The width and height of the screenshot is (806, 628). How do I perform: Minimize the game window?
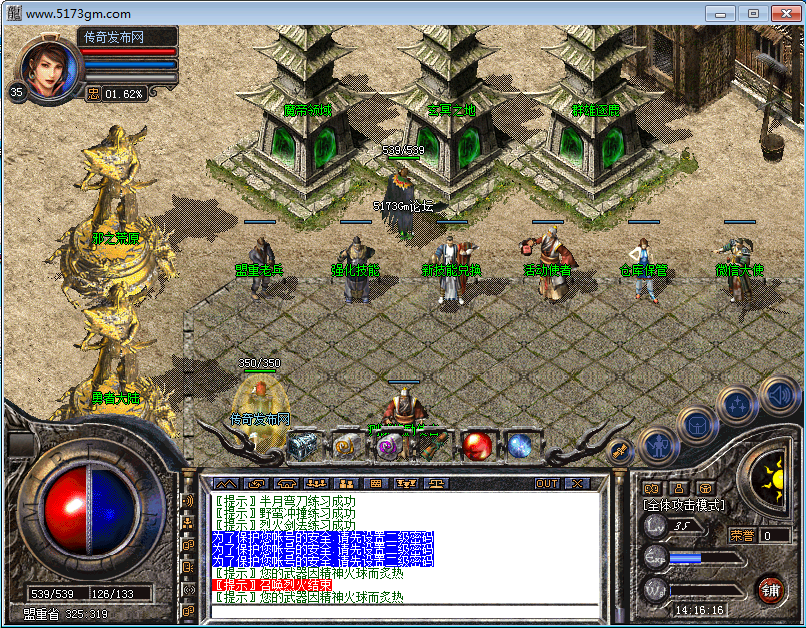(x=721, y=13)
